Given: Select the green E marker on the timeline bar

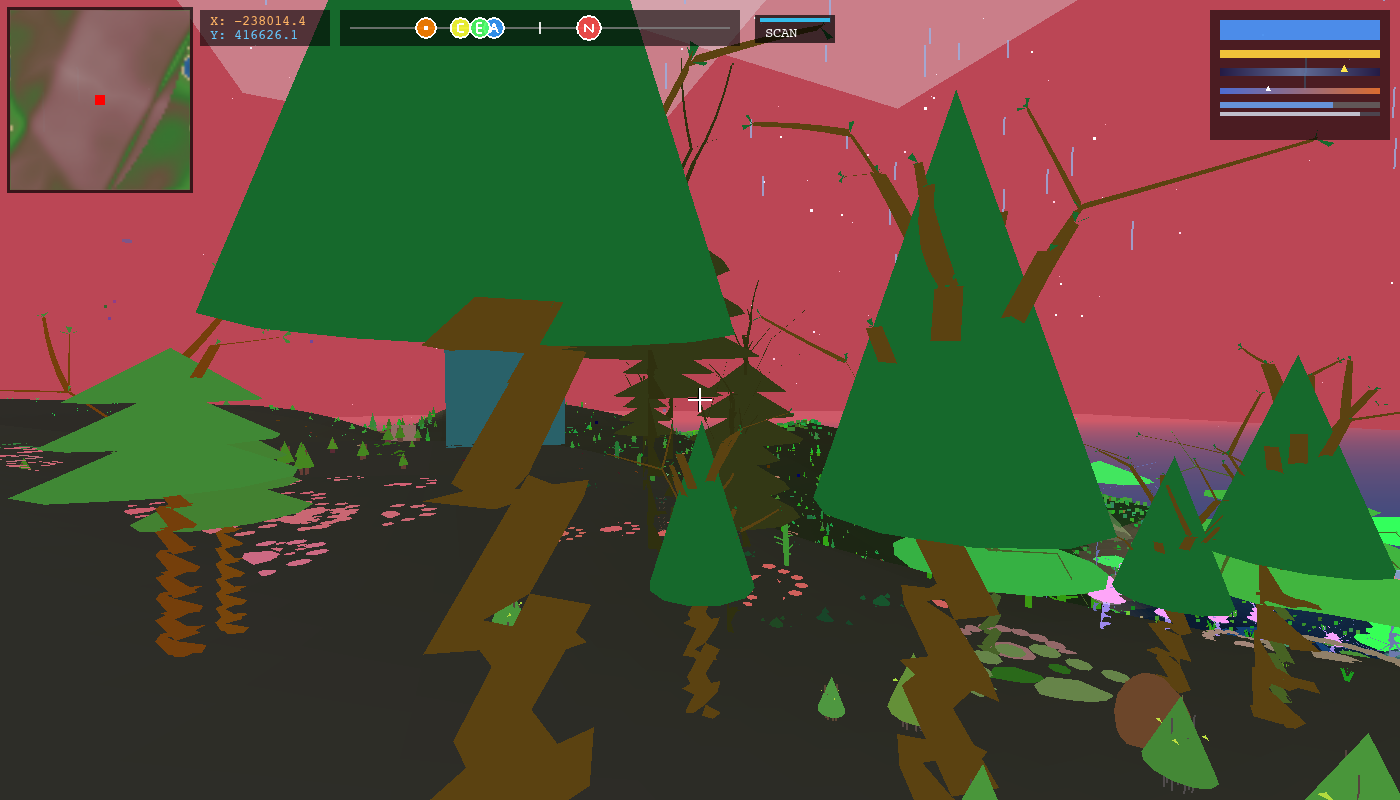Looking at the screenshot, I should (x=478, y=29).
